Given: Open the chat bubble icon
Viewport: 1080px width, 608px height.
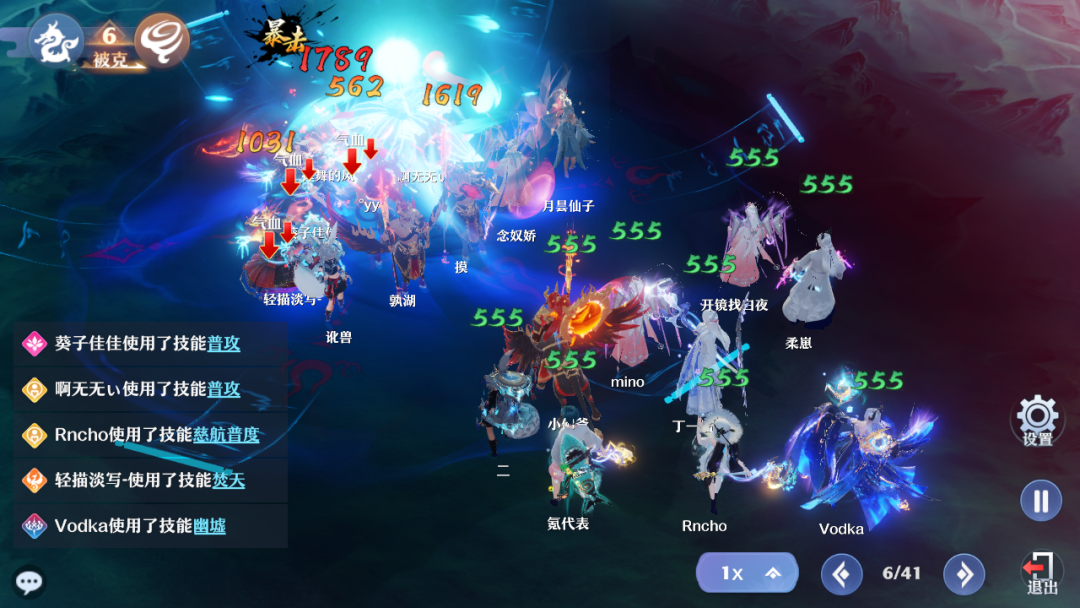Looking at the screenshot, I should [29, 582].
